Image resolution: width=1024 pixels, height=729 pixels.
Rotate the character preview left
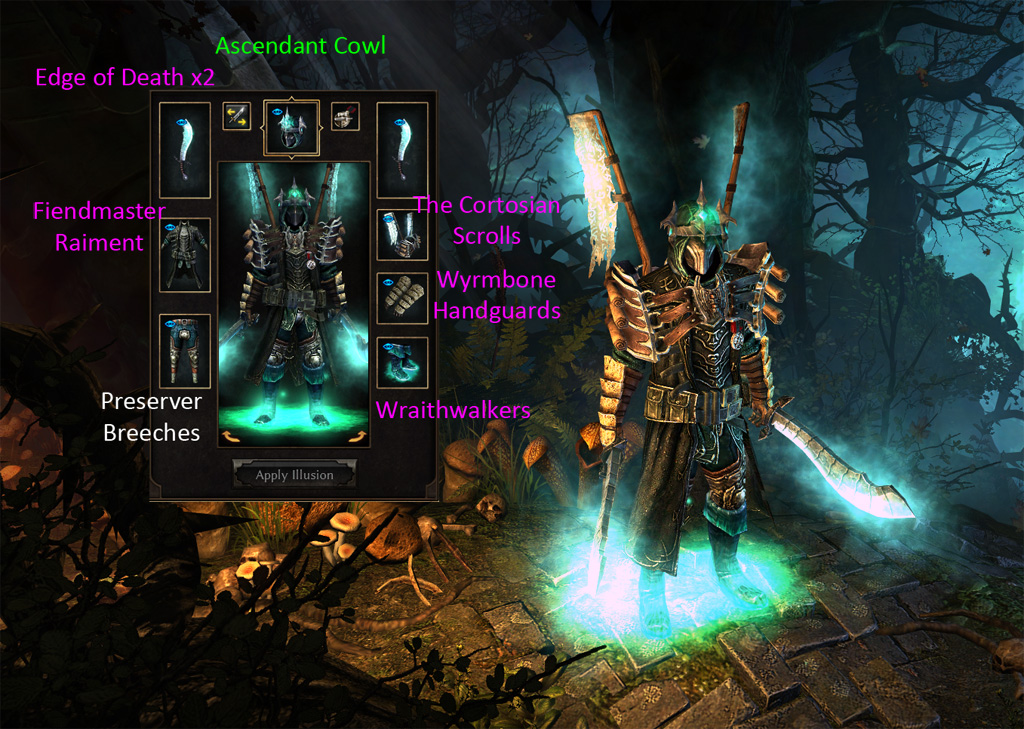(x=232, y=434)
